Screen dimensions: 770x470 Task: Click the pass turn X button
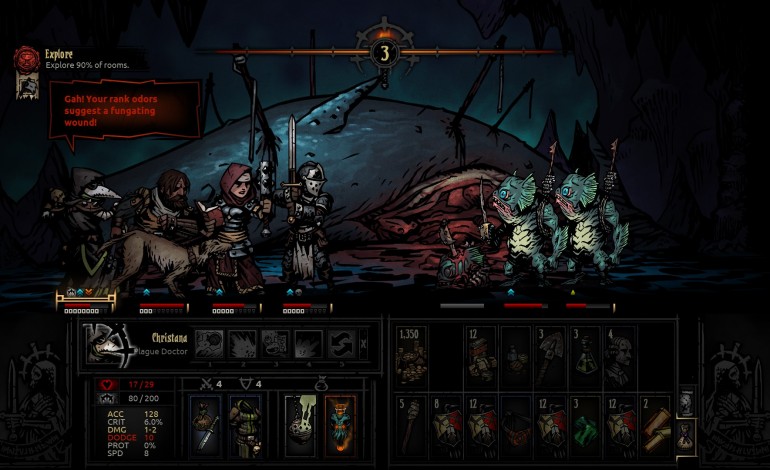coord(364,344)
